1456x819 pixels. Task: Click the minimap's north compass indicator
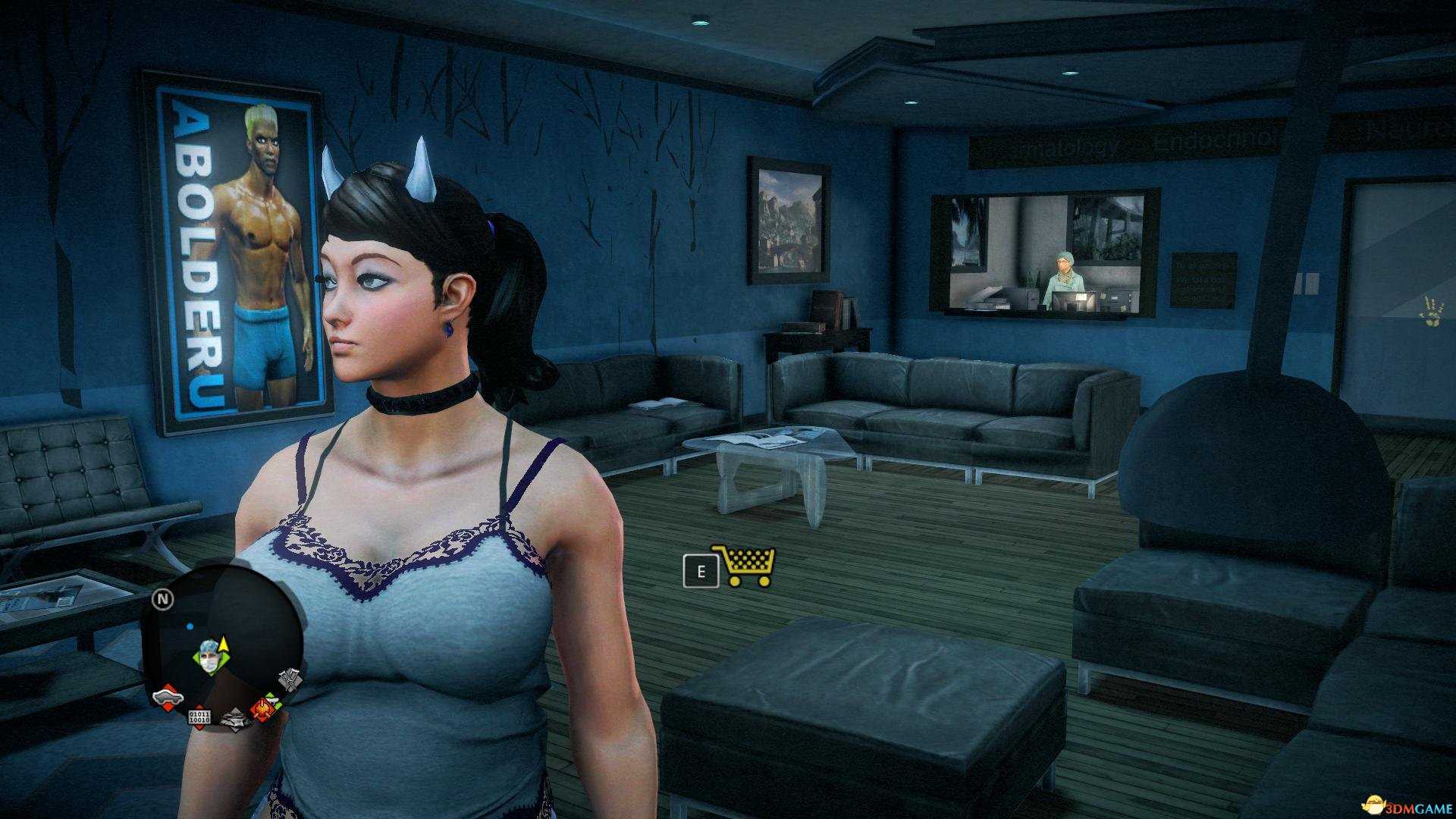pos(163,599)
